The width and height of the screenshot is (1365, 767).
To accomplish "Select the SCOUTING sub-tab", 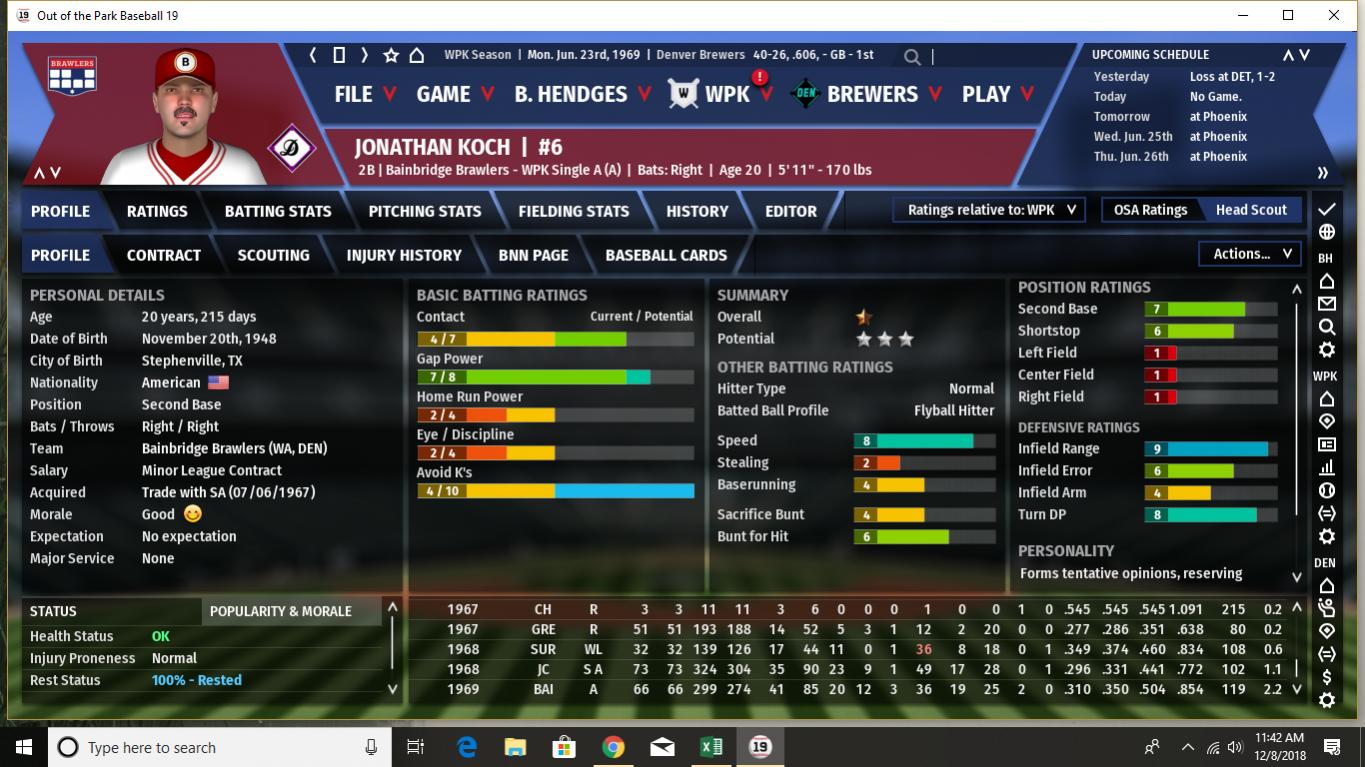I will pyautogui.click(x=273, y=255).
